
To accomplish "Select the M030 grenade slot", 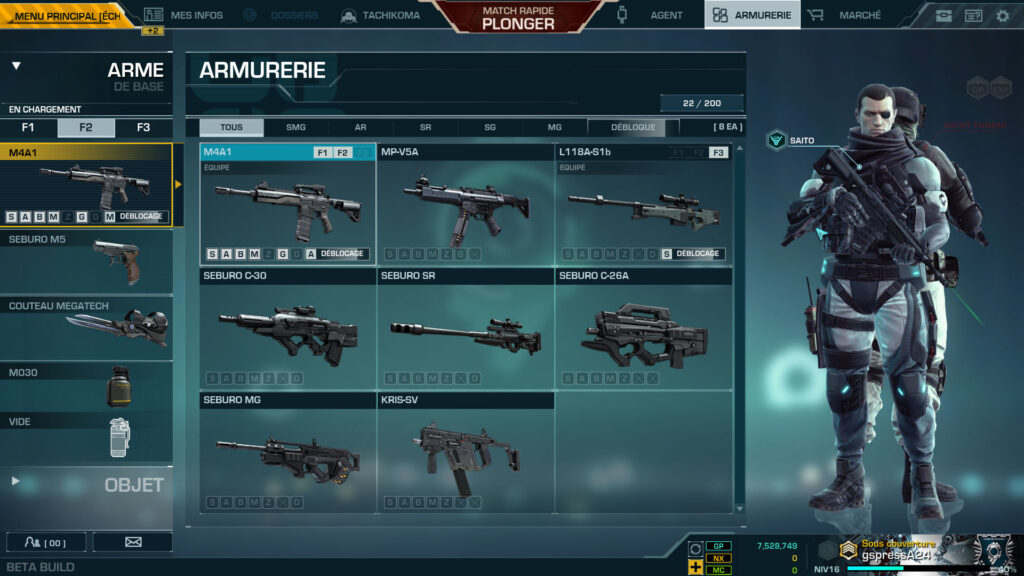I will tap(86, 386).
